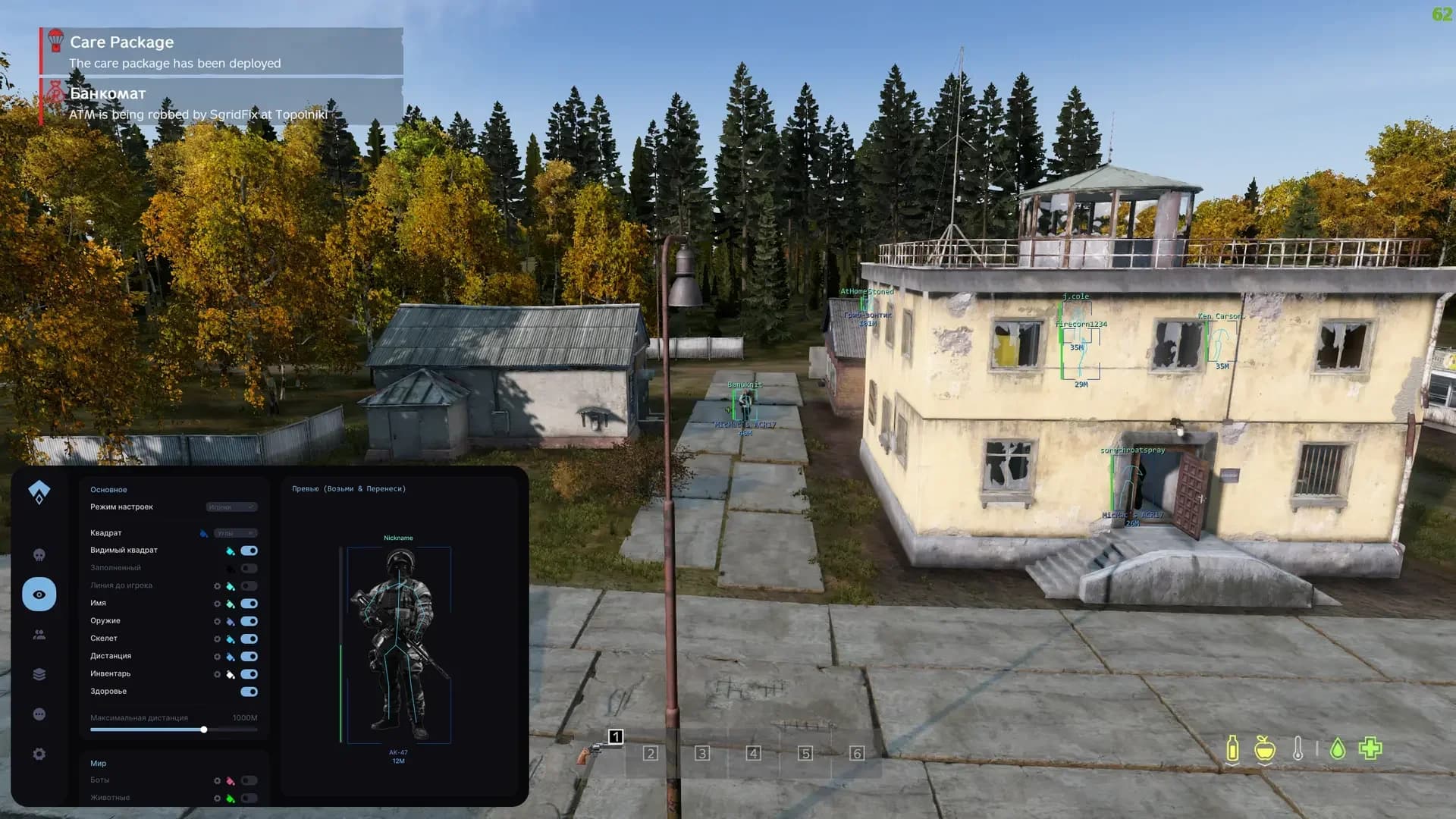
Task: Open the chat bubble icon in sidebar
Action: click(39, 714)
